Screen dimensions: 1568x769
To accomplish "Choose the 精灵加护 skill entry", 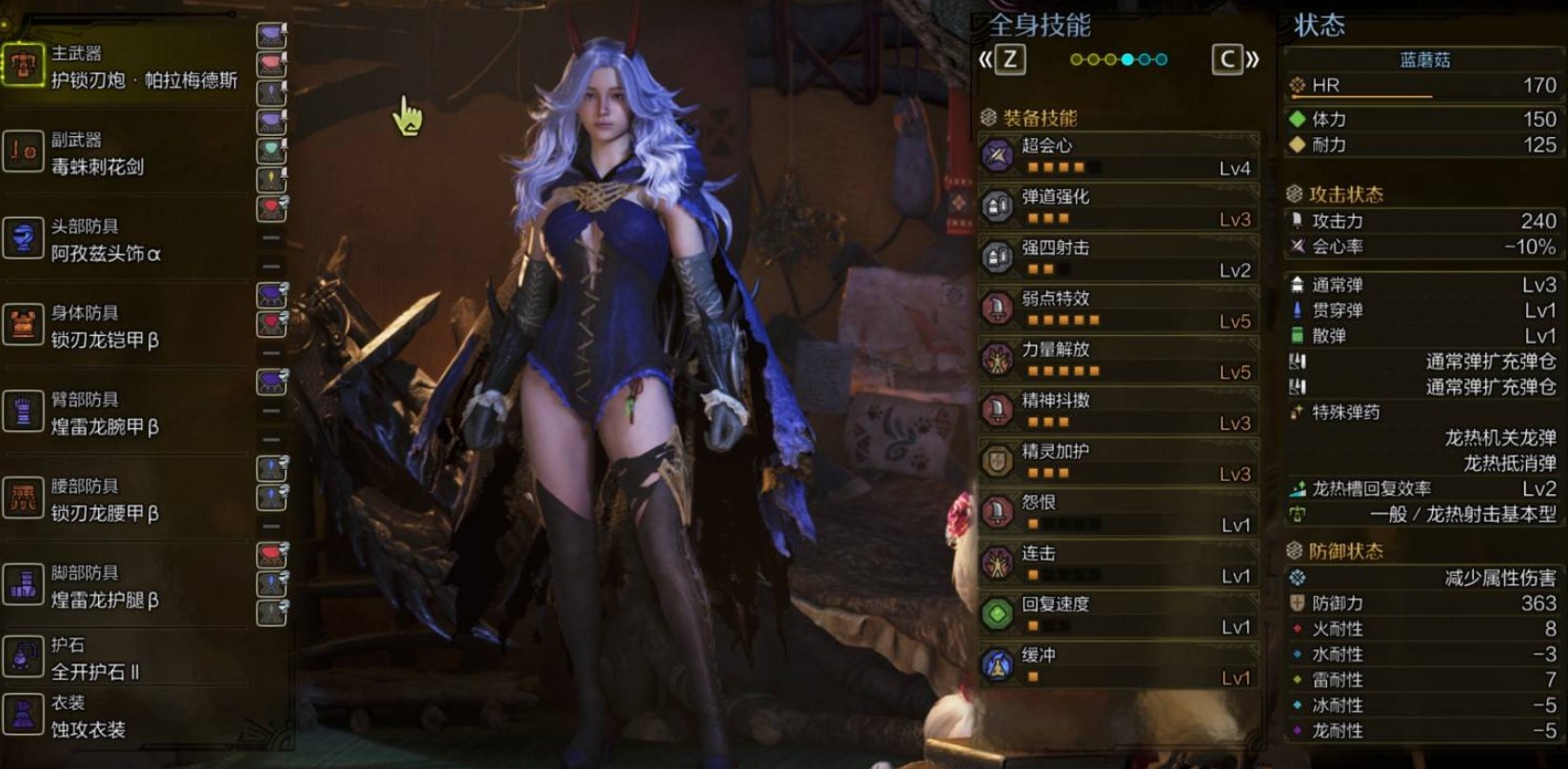I will [x=1119, y=462].
